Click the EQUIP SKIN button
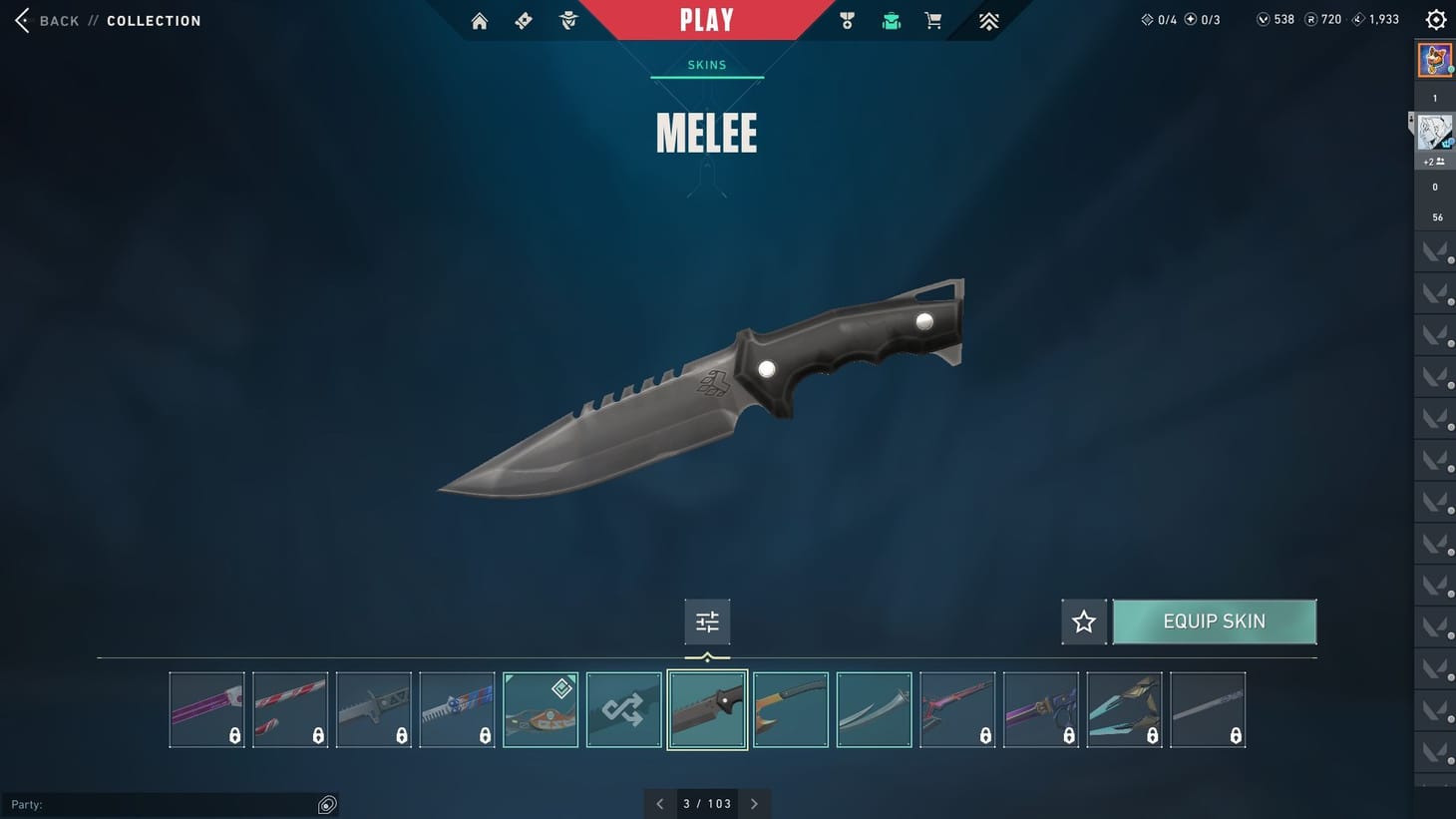Viewport: 1456px width, 819px height. tap(1215, 621)
